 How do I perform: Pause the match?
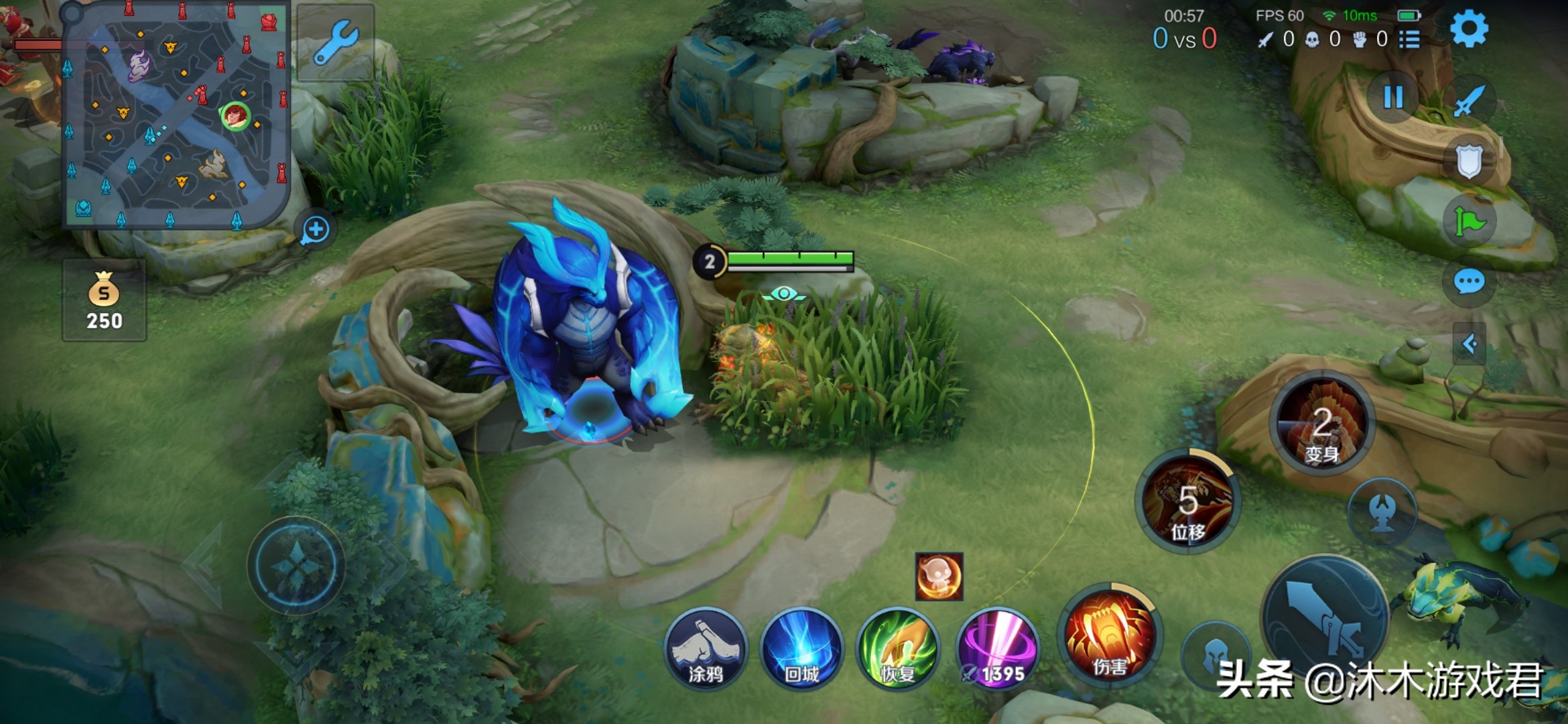pyautogui.click(x=1393, y=98)
